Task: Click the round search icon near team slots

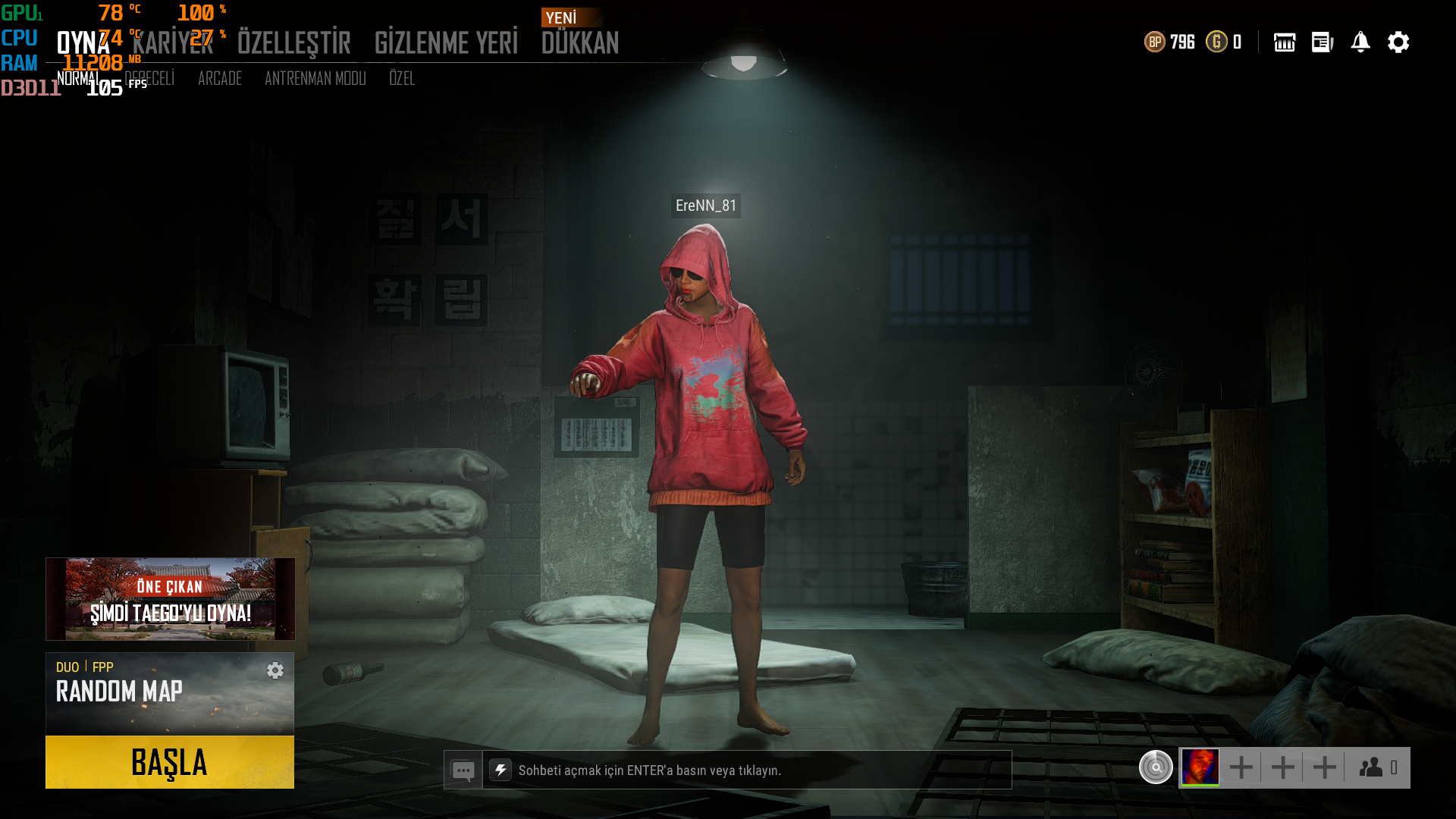Action: point(1156,767)
